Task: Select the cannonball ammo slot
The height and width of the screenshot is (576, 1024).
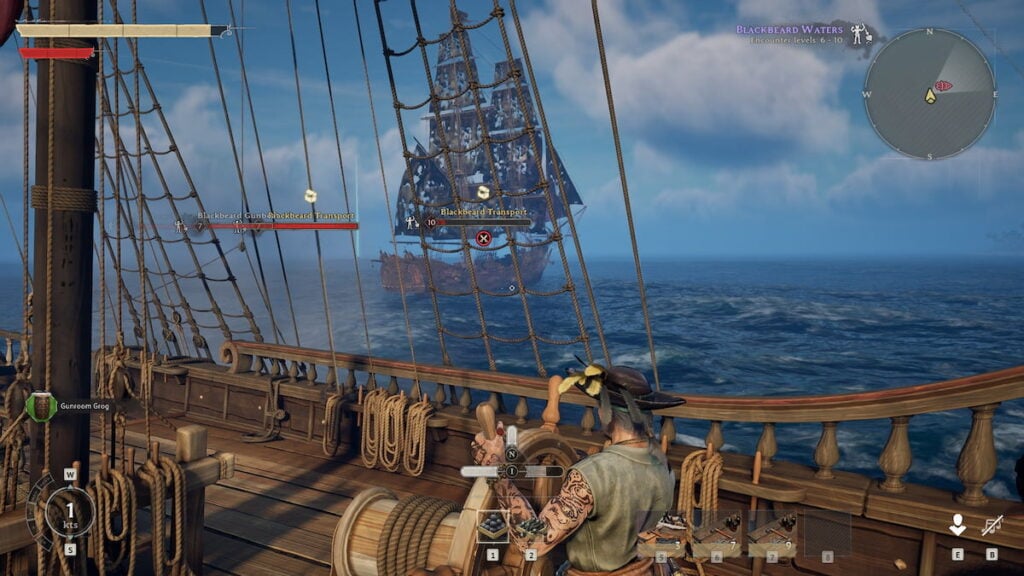Action: point(492,526)
